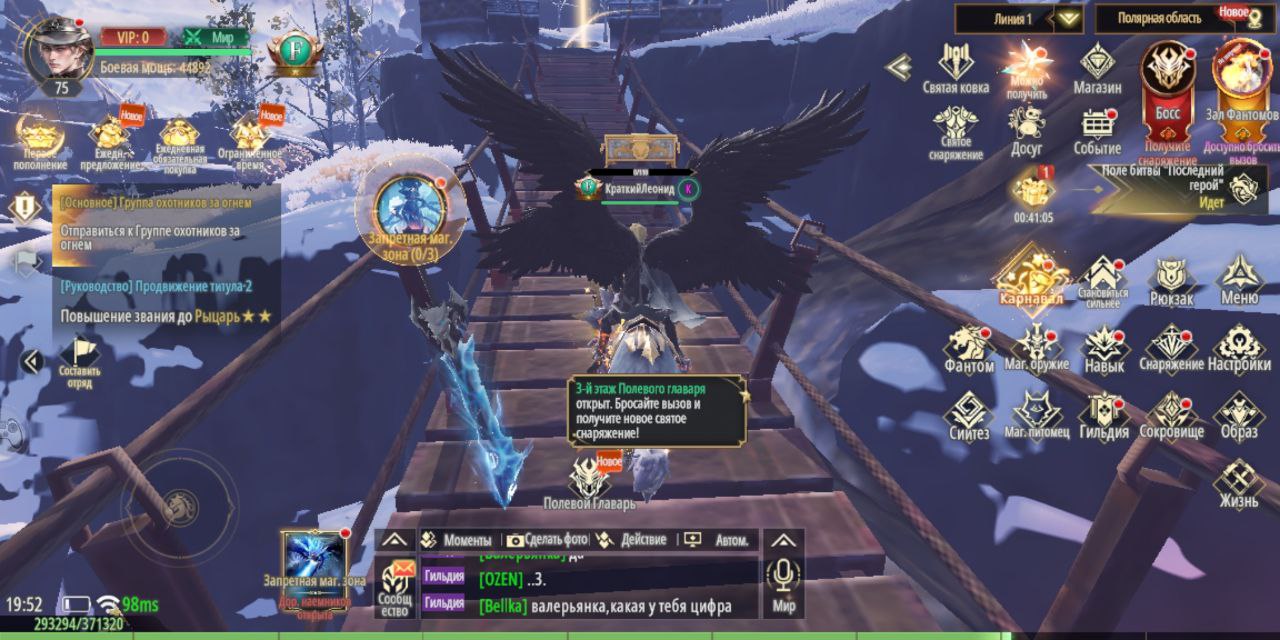Open the Карнавал event

coord(1029,275)
